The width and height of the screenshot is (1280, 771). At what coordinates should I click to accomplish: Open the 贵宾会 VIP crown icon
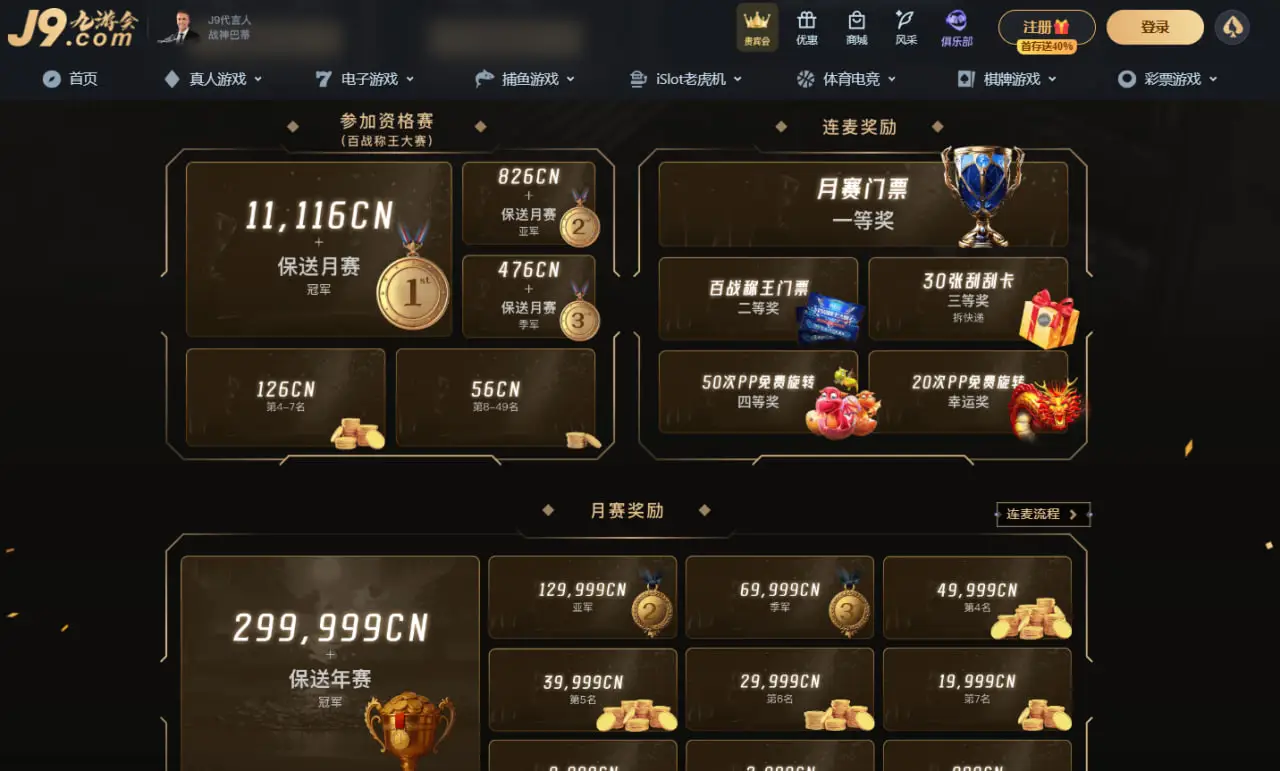pyautogui.click(x=757, y=27)
